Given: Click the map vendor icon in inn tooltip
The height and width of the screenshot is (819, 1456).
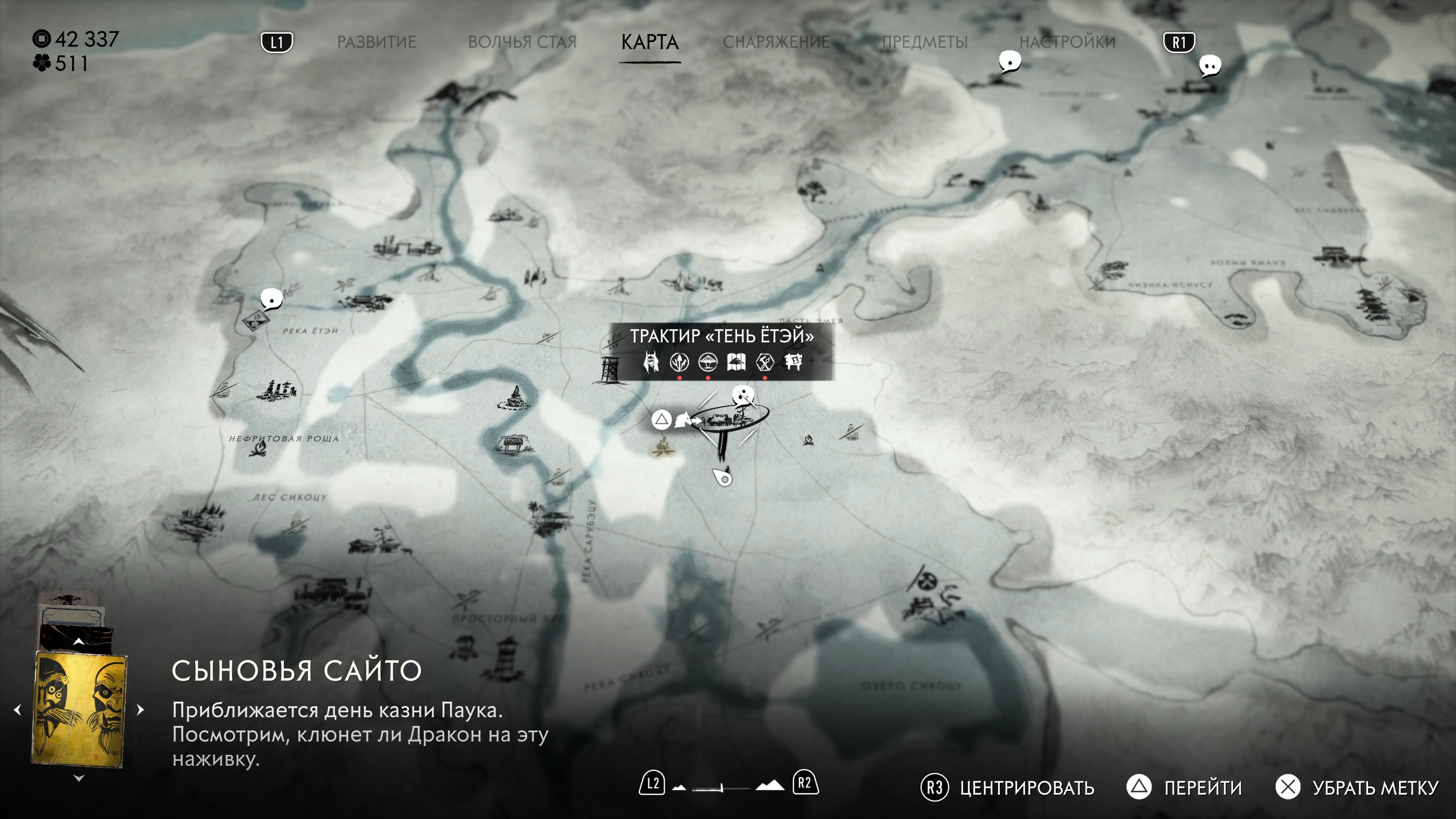Looking at the screenshot, I should pyautogui.click(x=736, y=361).
